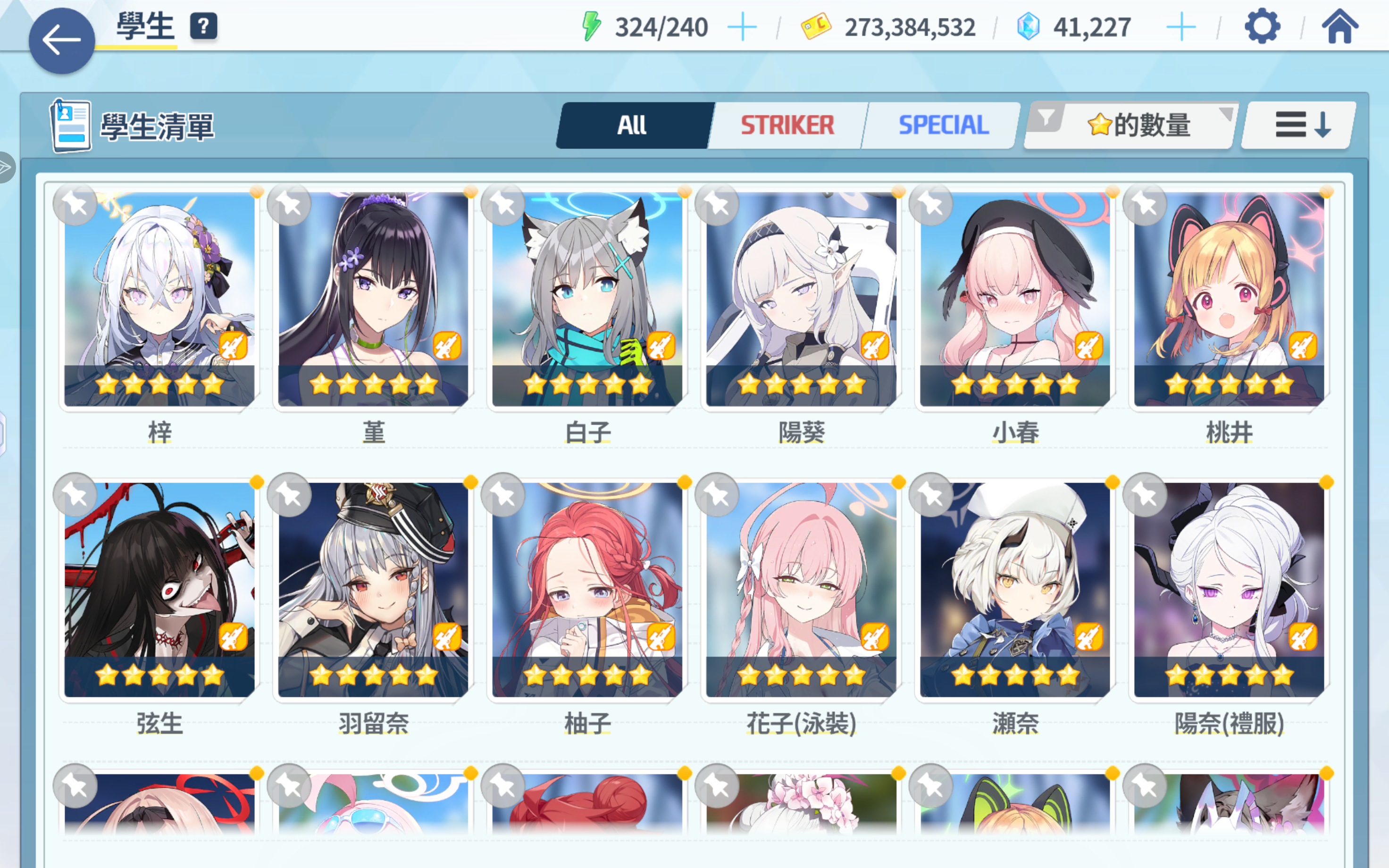This screenshot has width=1389, height=868.
Task: Go back with the arrow button
Action: (61, 41)
